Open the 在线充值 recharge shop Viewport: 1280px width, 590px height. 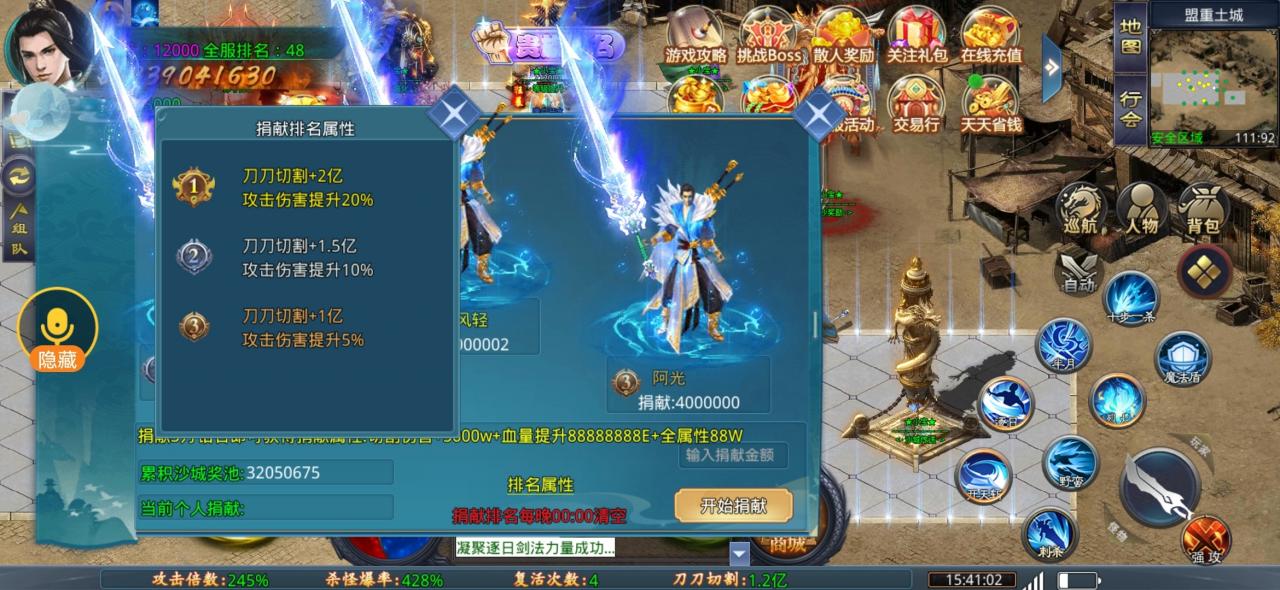(x=991, y=36)
